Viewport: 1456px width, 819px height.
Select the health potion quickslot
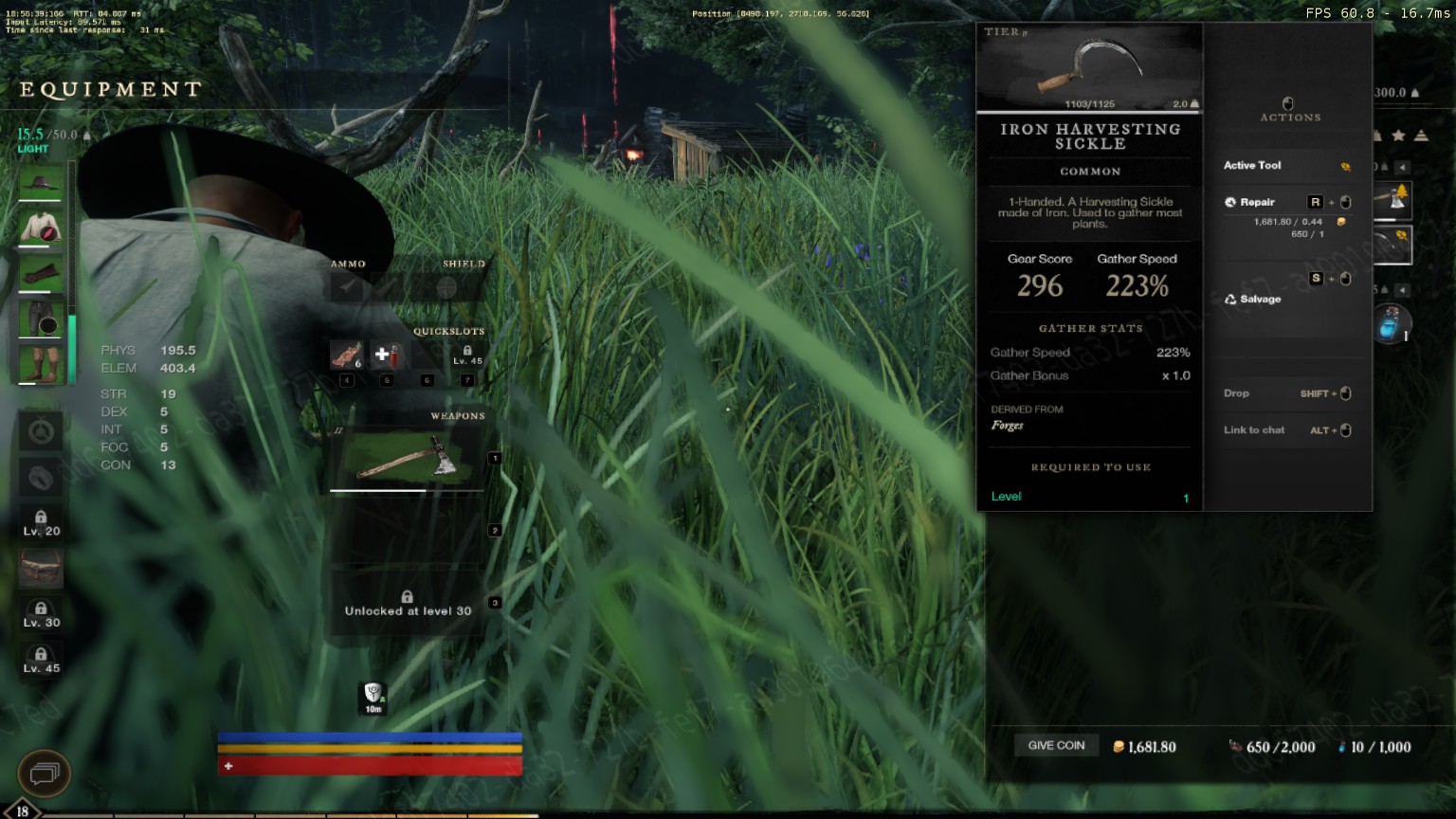386,355
